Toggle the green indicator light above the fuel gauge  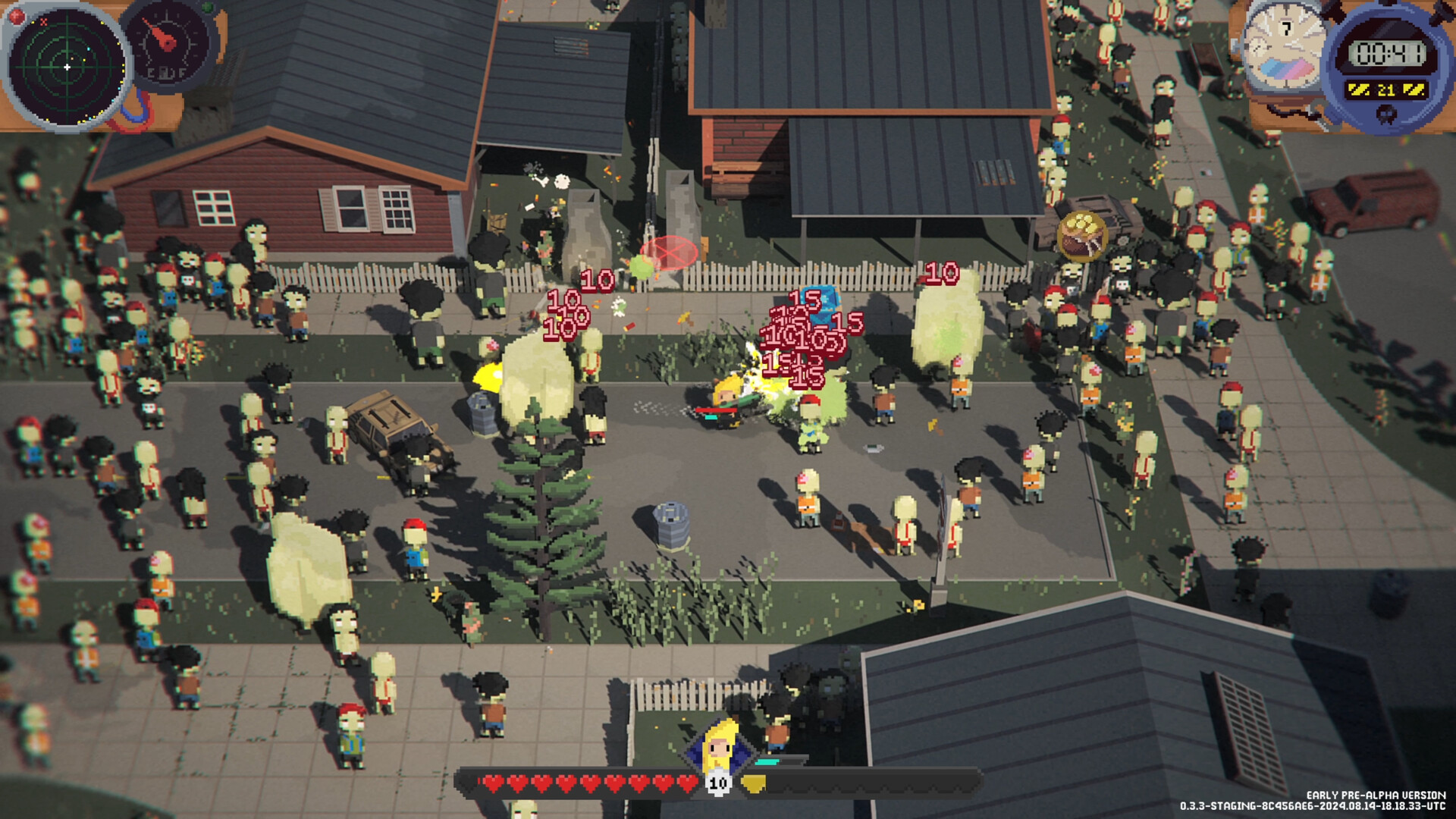[206, 7]
